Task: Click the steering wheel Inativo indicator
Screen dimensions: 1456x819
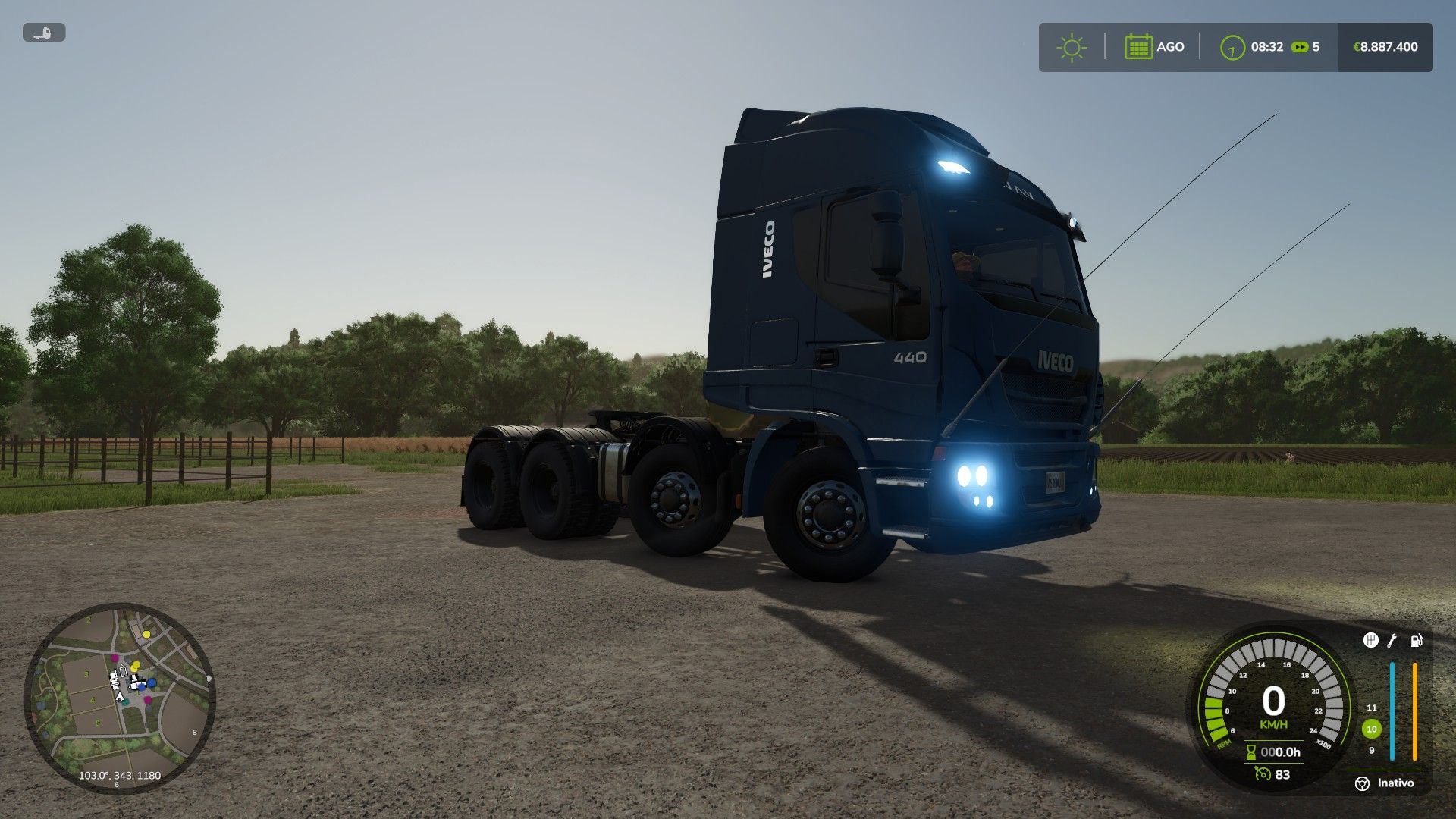Action: pos(1362,783)
